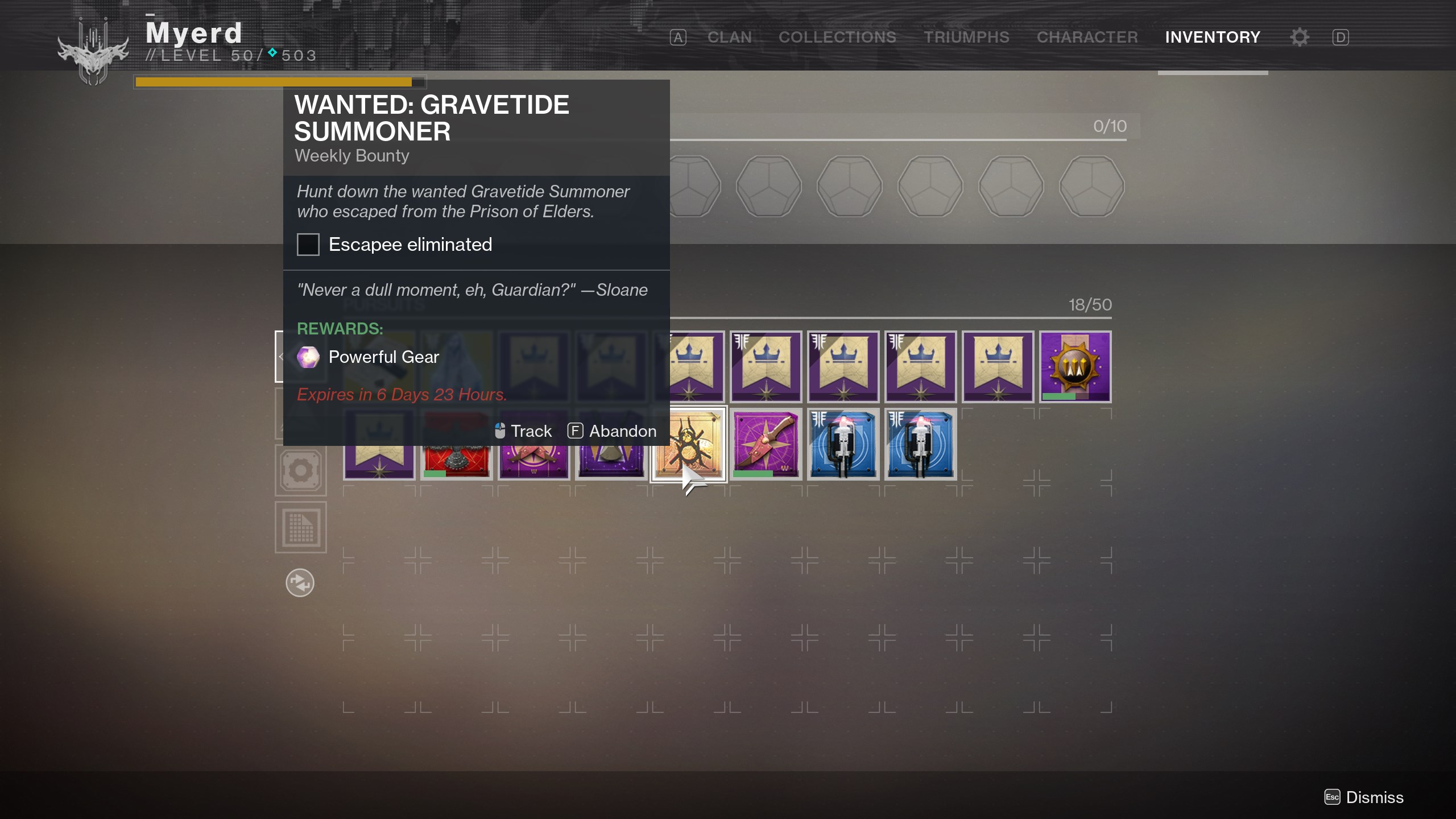This screenshot has width=1456, height=819.
Task: Select the gold medallion pursuit tile
Action: (1075, 367)
